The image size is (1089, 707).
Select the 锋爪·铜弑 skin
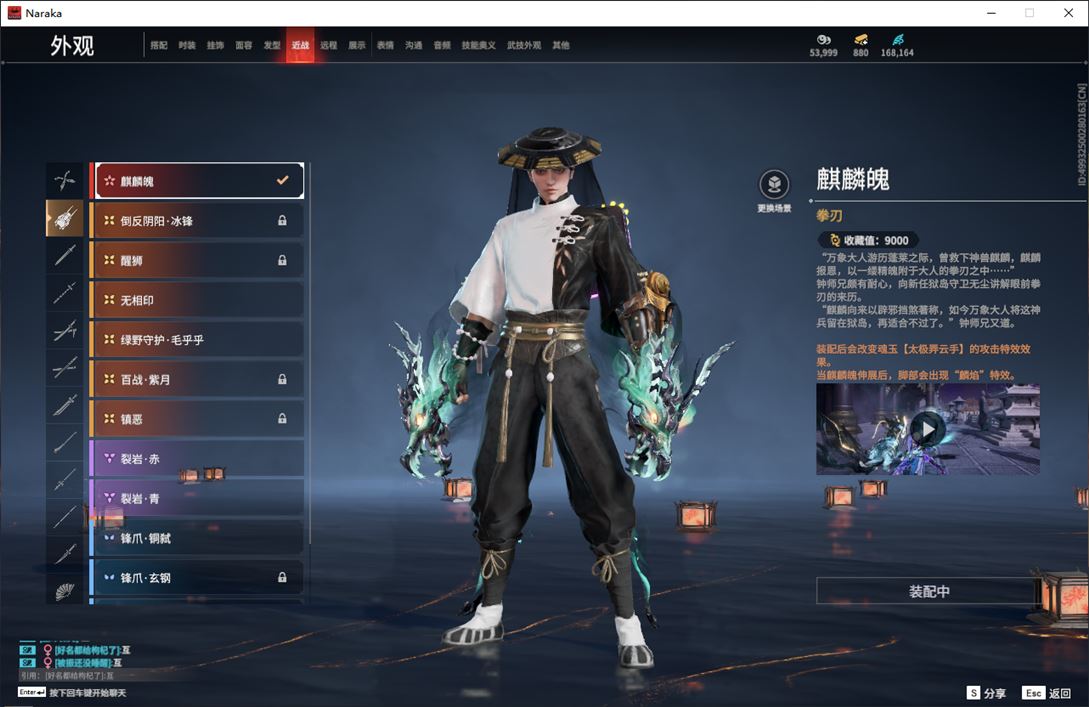pos(198,538)
